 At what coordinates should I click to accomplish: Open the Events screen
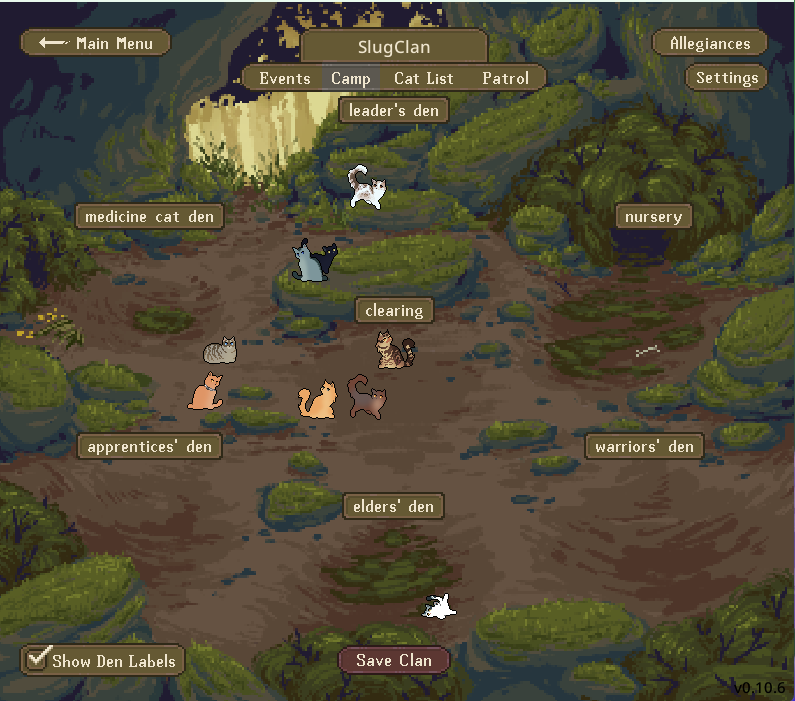[284, 78]
